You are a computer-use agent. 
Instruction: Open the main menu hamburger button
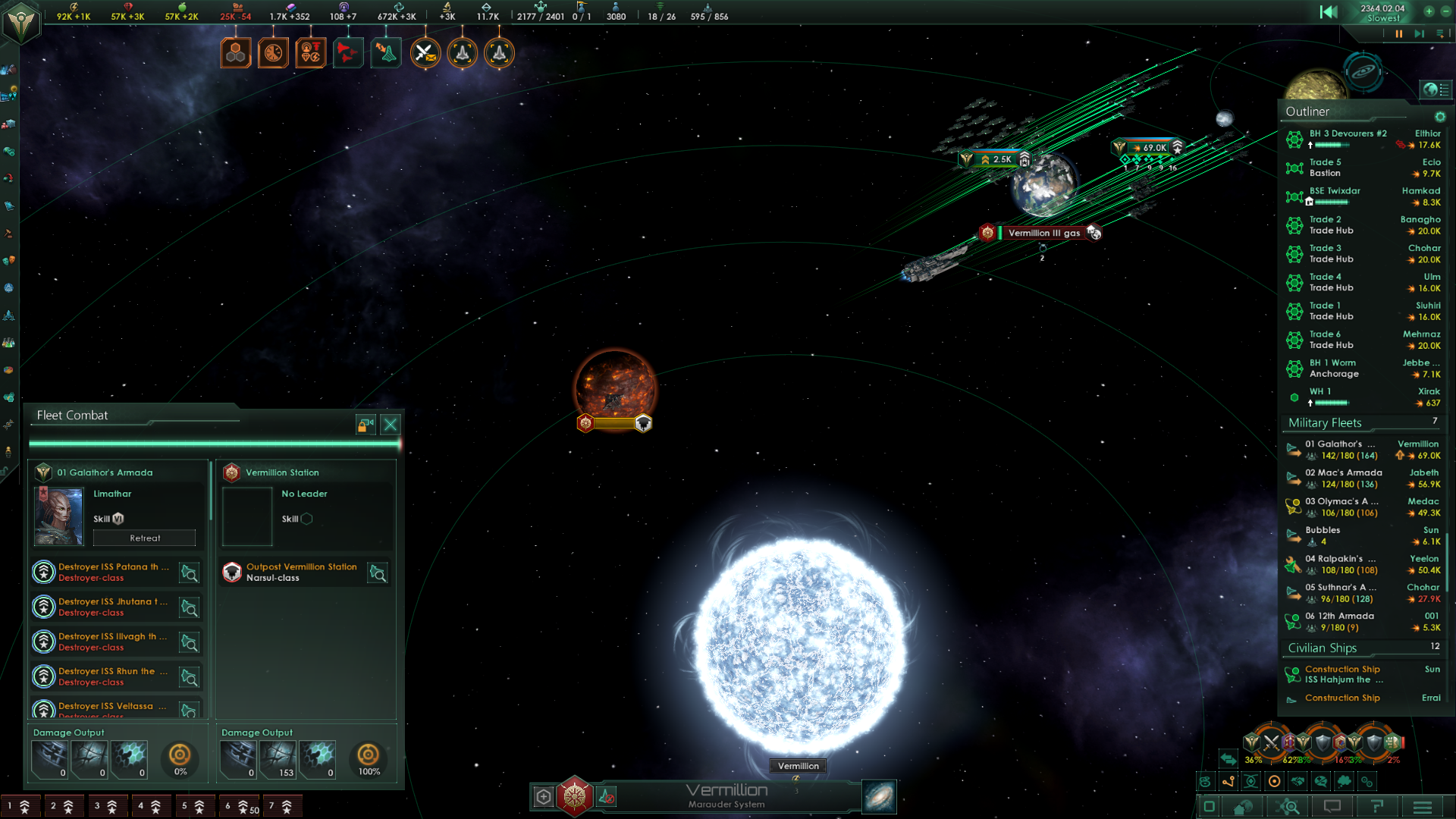1423,807
